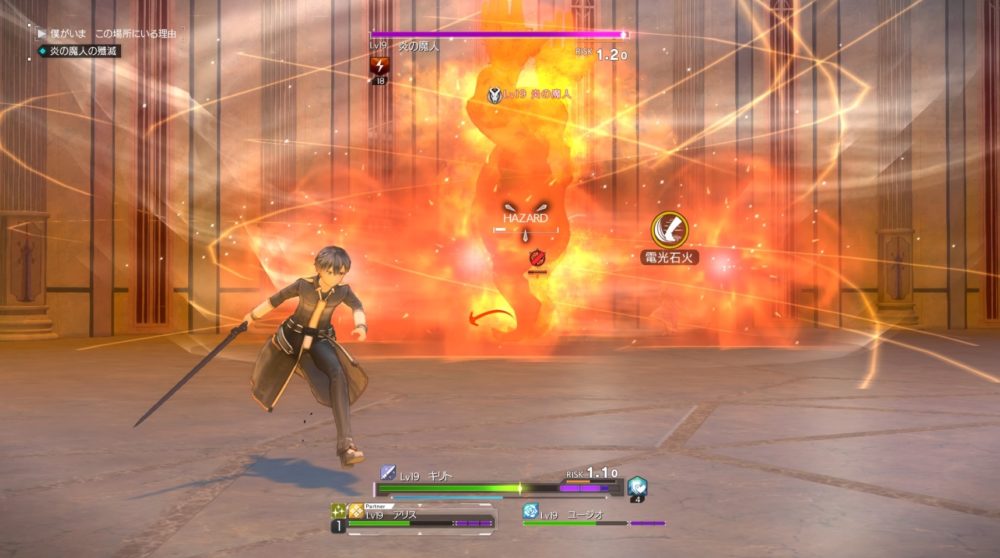Click the 電光石火 skill icon
This screenshot has width=1000, height=558.
(669, 230)
